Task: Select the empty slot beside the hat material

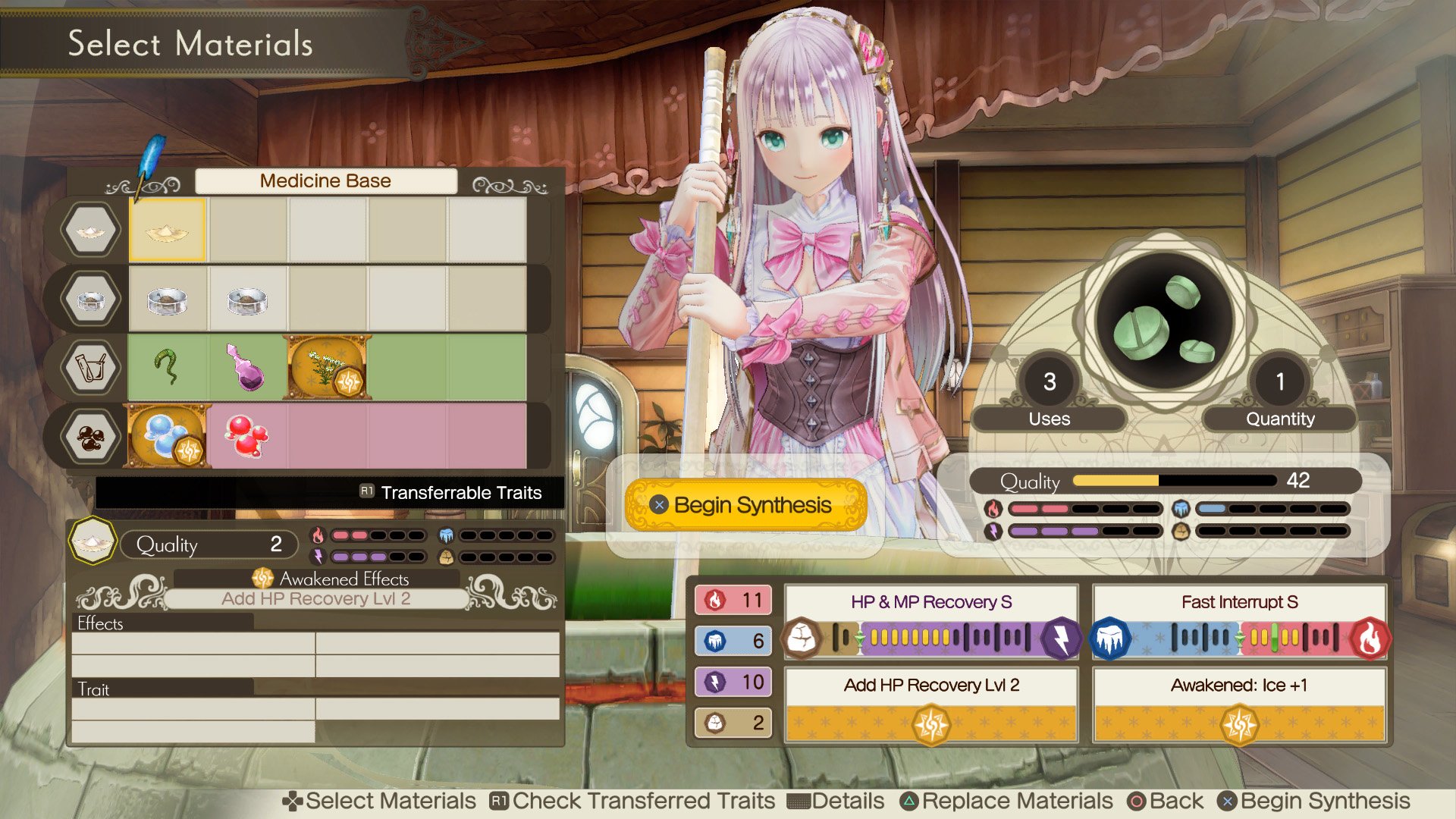Action: click(246, 230)
